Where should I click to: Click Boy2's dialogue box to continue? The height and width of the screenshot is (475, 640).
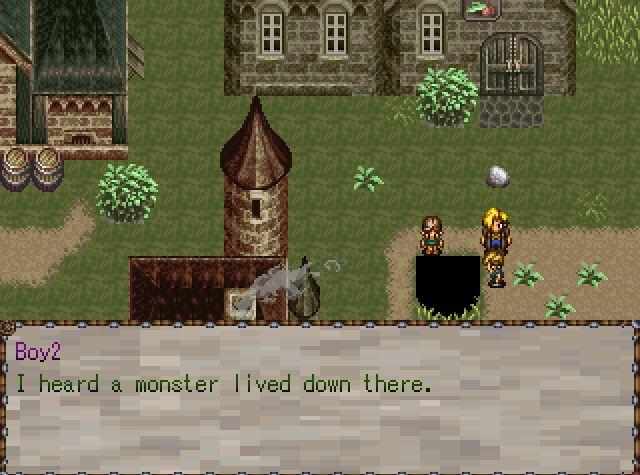(320, 397)
